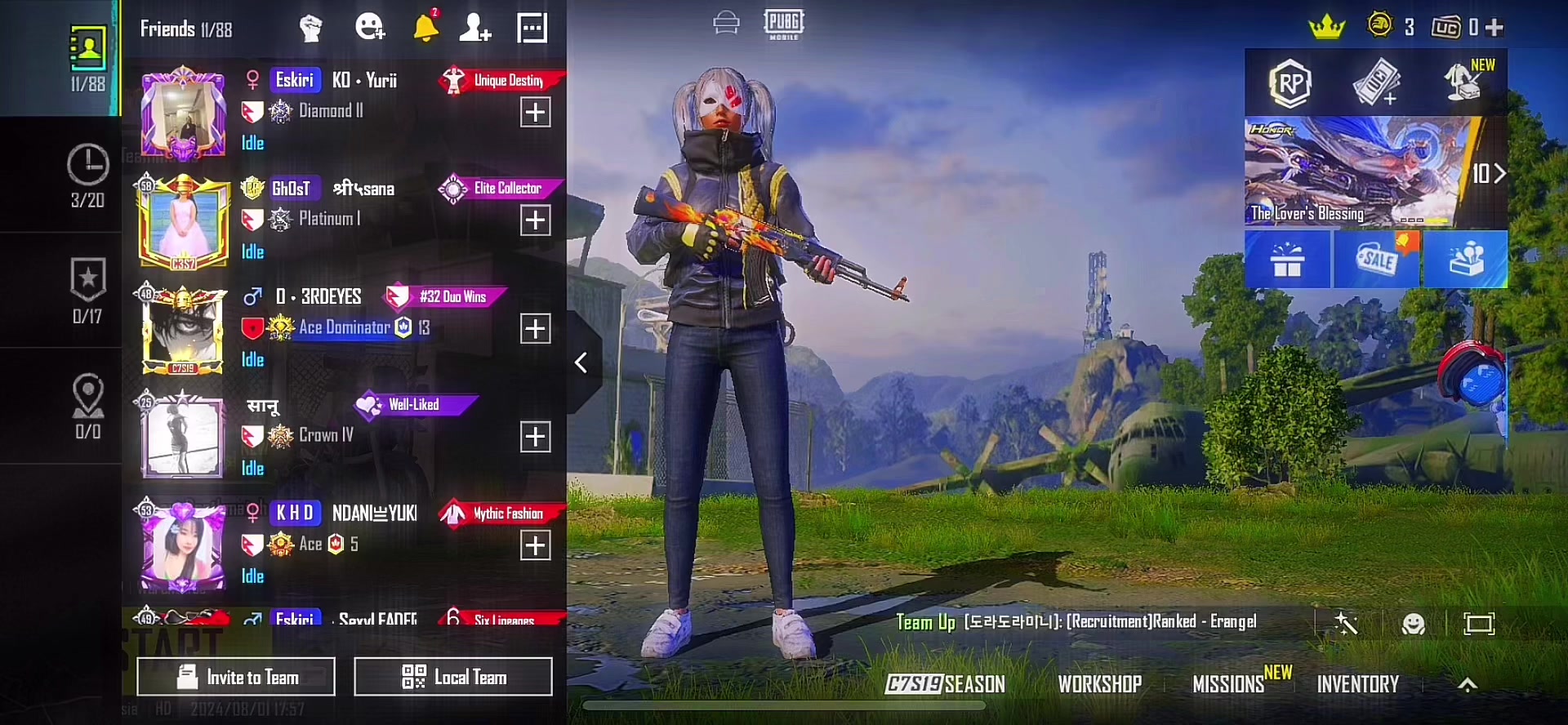Open the Local Team option

click(453, 677)
